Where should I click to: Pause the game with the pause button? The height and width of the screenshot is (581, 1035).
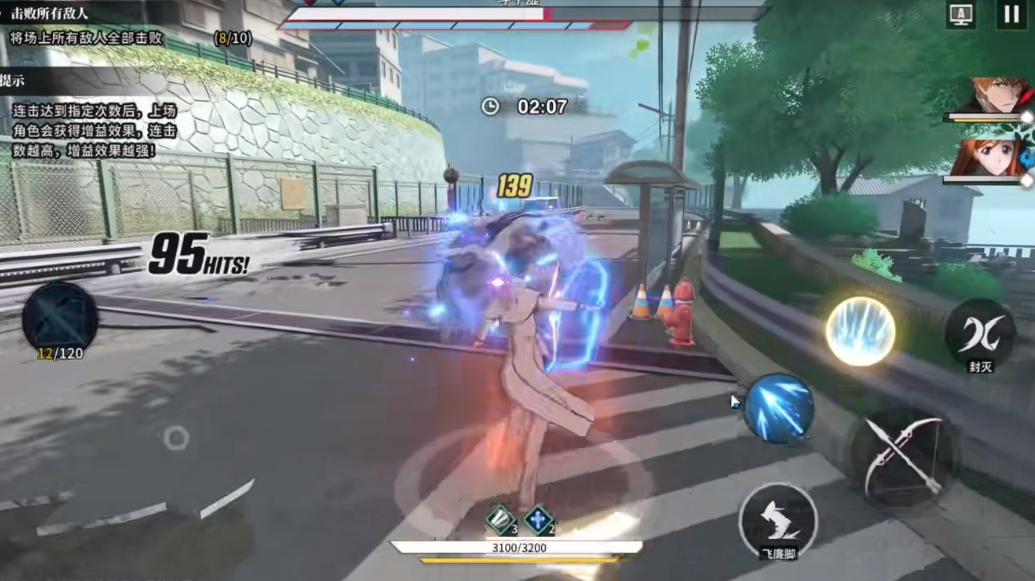tap(1010, 14)
